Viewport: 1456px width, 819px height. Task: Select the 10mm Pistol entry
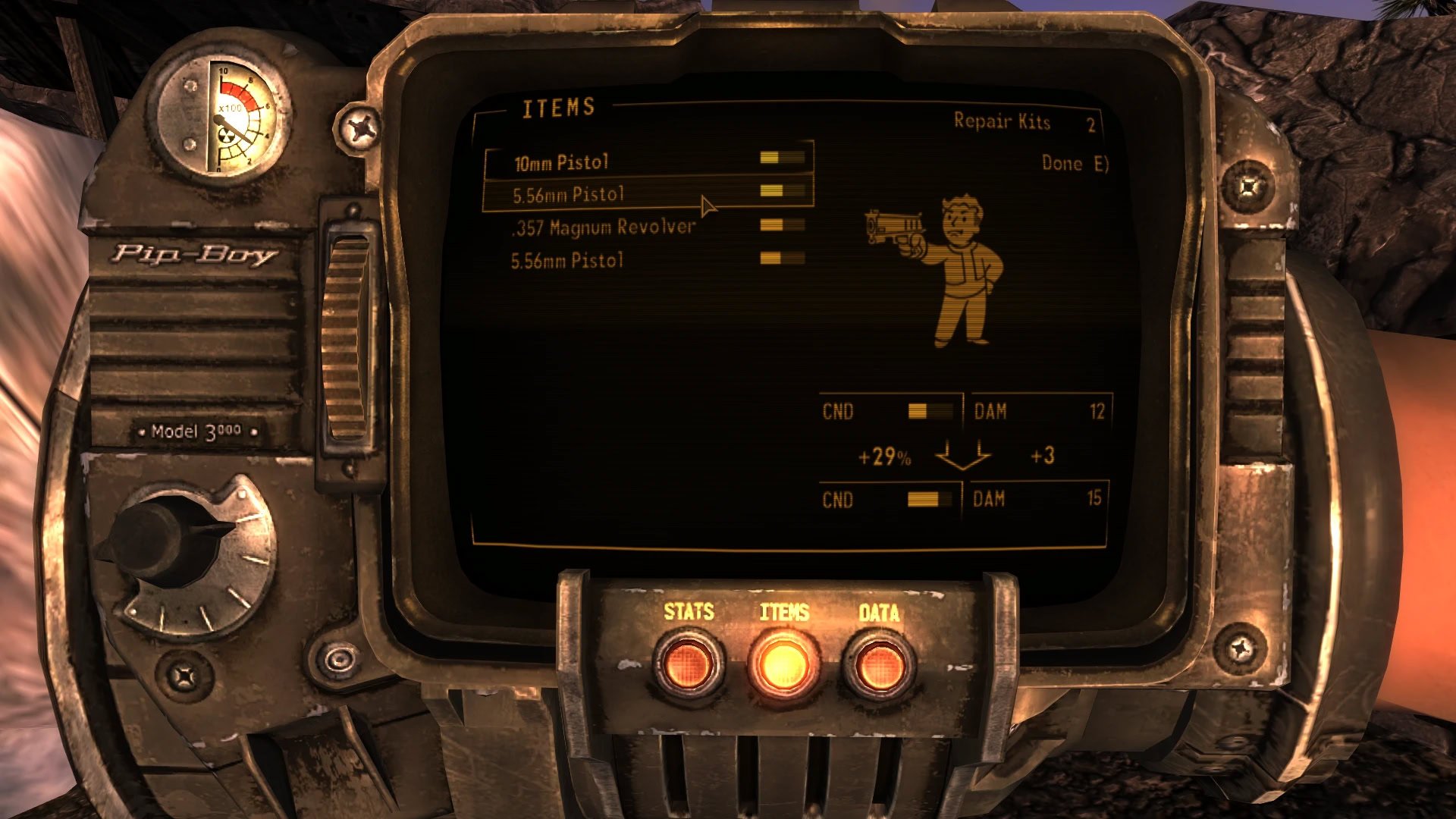pos(562,162)
